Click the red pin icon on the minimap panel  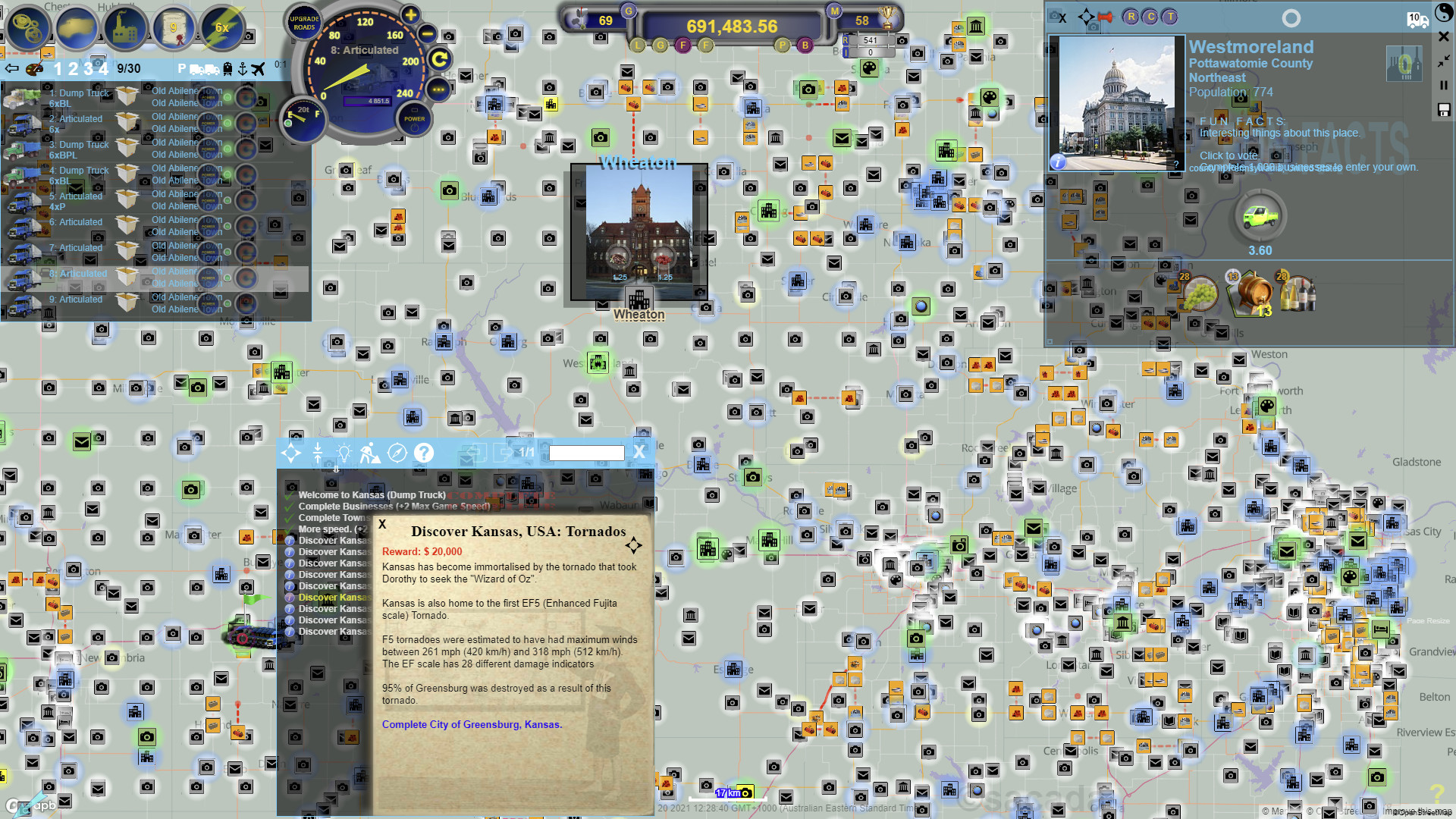pyautogui.click(x=1105, y=17)
